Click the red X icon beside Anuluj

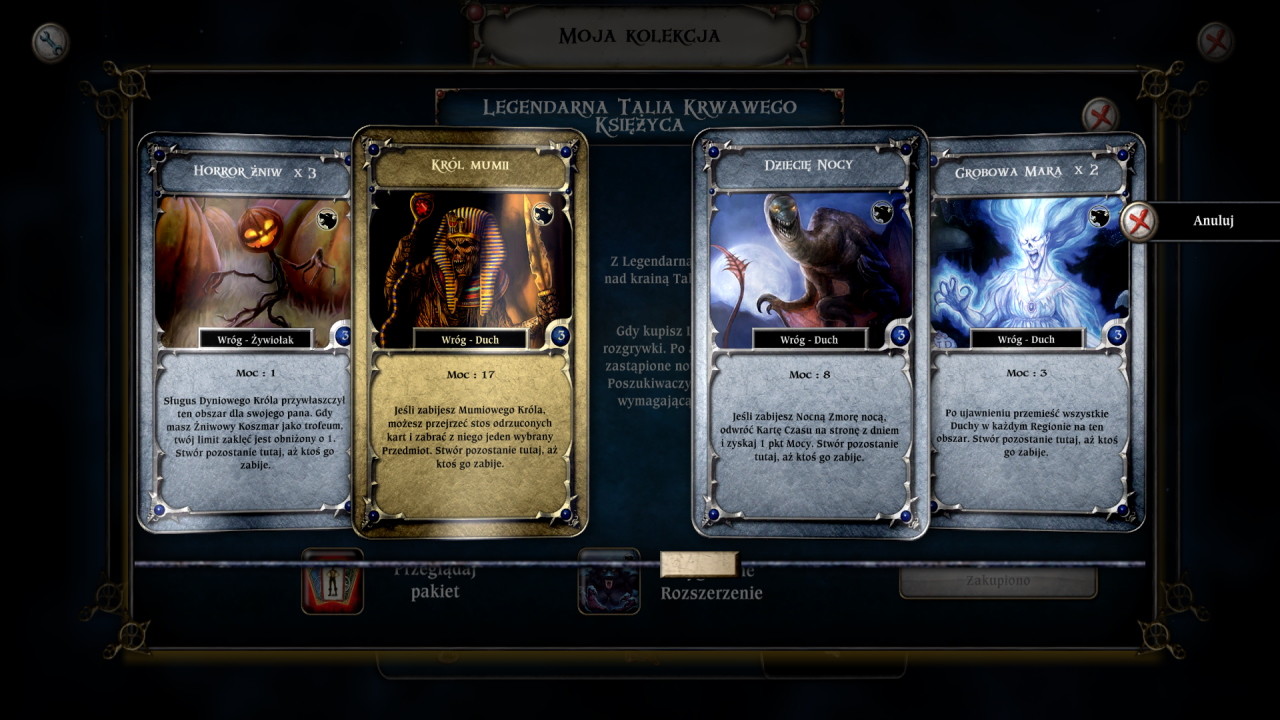(x=1138, y=222)
